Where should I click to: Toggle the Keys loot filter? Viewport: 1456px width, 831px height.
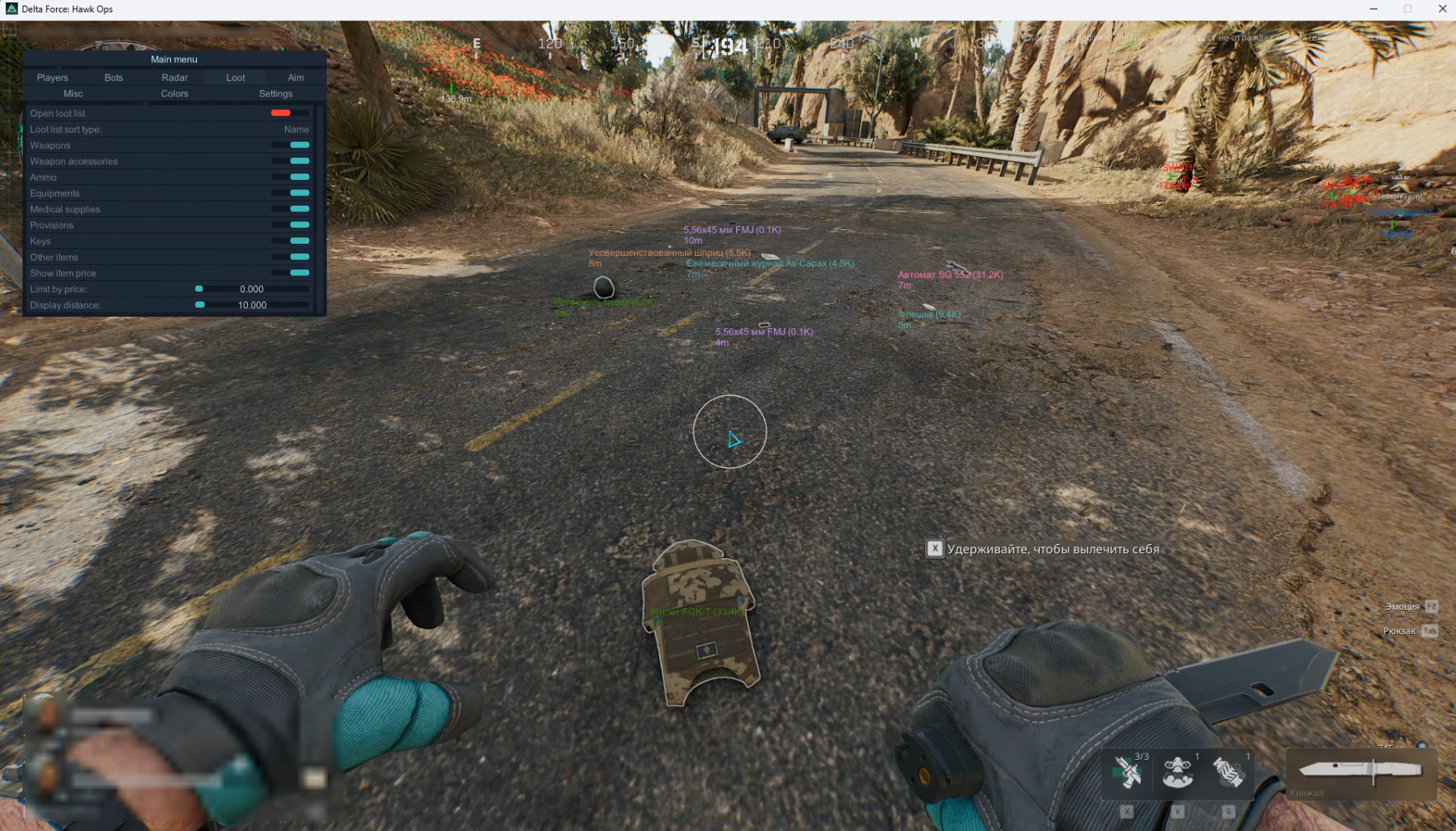click(290, 241)
